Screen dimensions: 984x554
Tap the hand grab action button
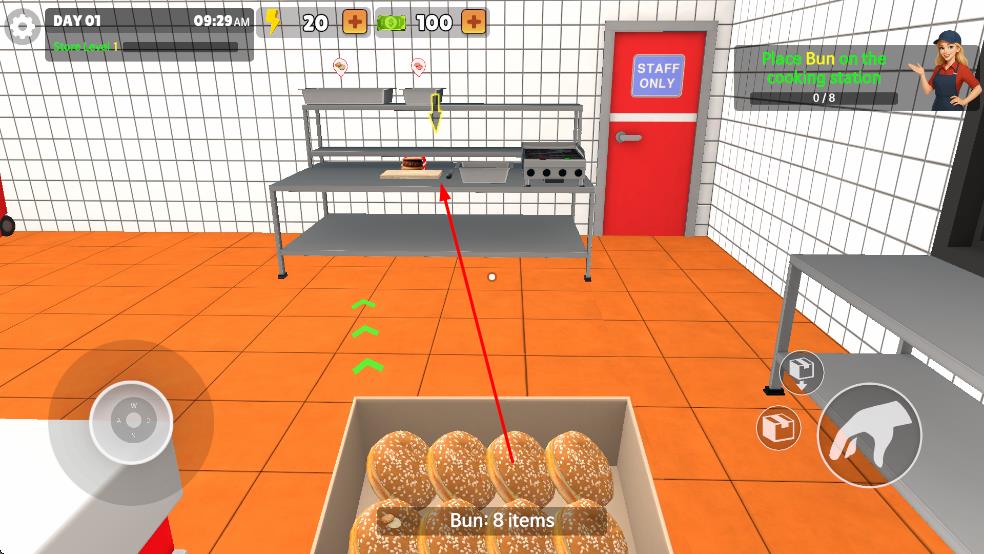pyautogui.click(x=869, y=435)
